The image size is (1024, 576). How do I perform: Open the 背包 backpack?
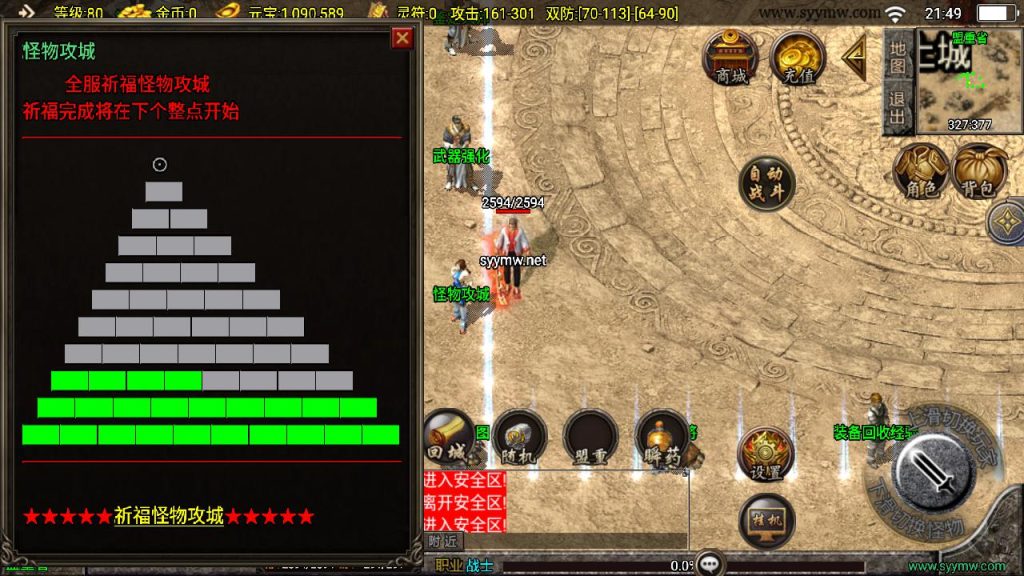980,172
